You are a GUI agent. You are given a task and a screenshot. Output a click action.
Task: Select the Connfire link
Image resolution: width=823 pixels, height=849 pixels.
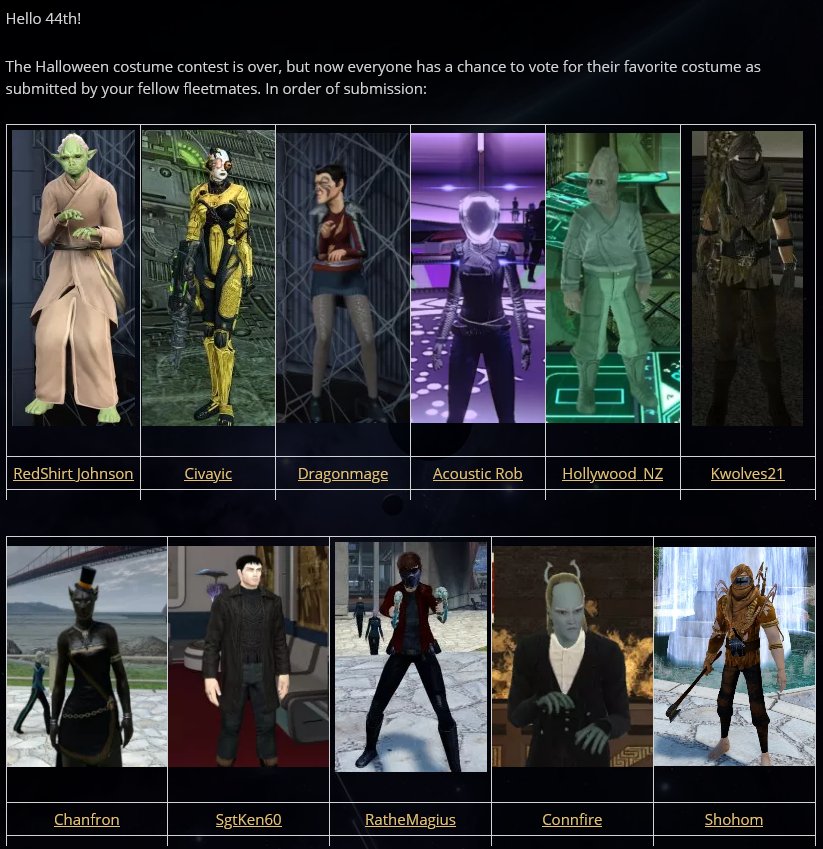[572, 819]
